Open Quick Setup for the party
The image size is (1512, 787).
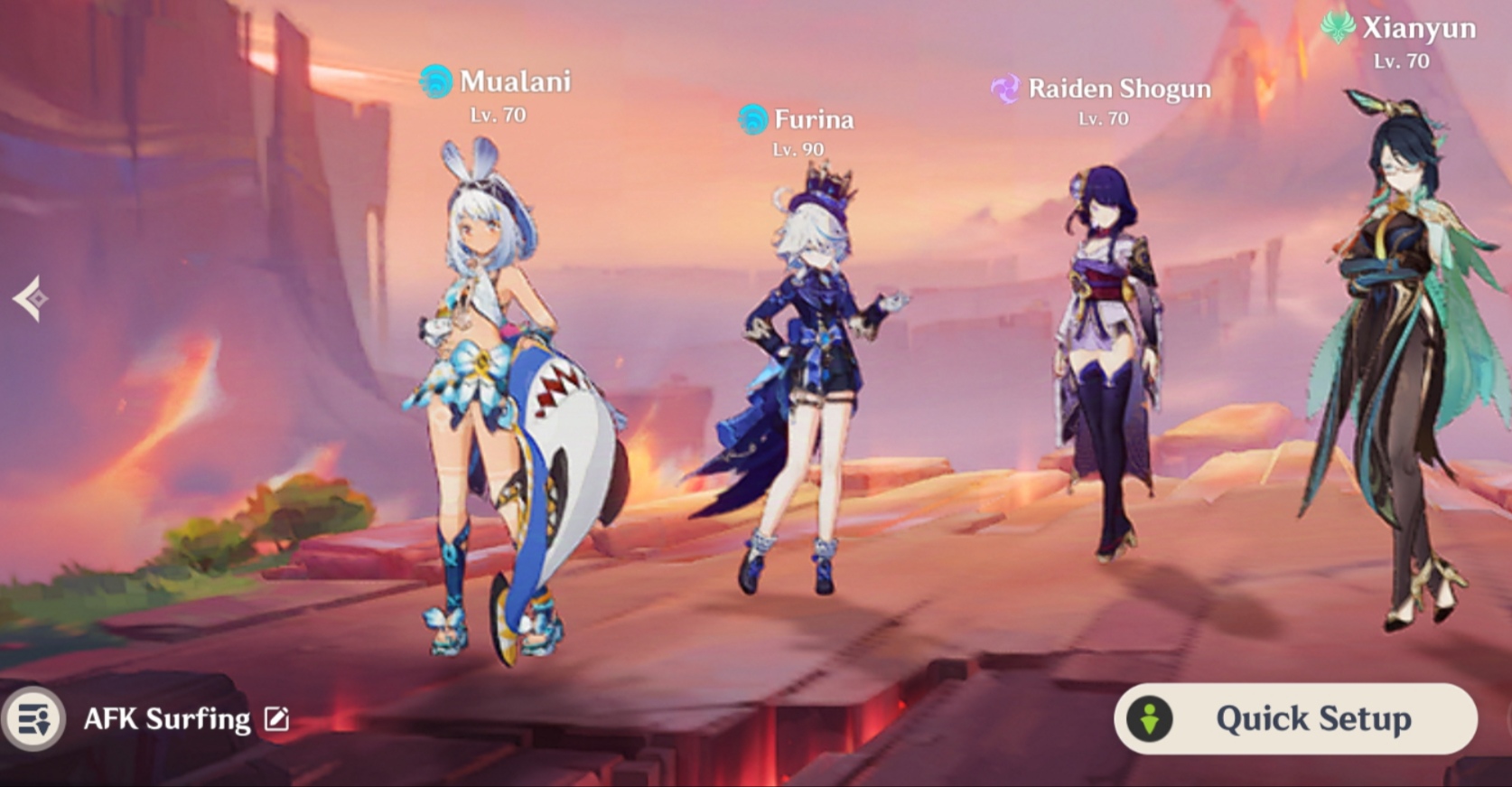[1295, 719]
